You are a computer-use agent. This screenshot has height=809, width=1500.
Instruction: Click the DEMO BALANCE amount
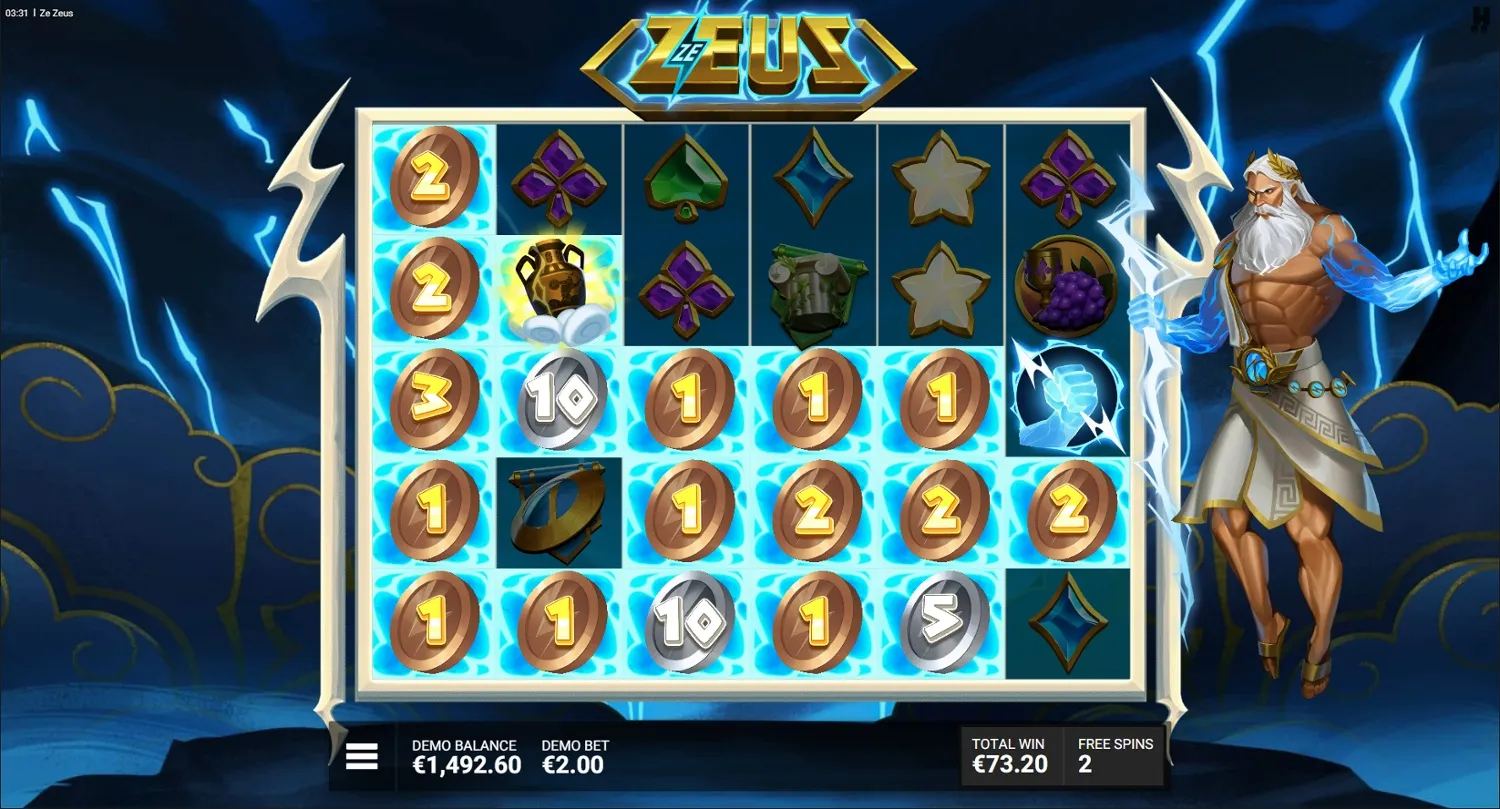pos(465,764)
